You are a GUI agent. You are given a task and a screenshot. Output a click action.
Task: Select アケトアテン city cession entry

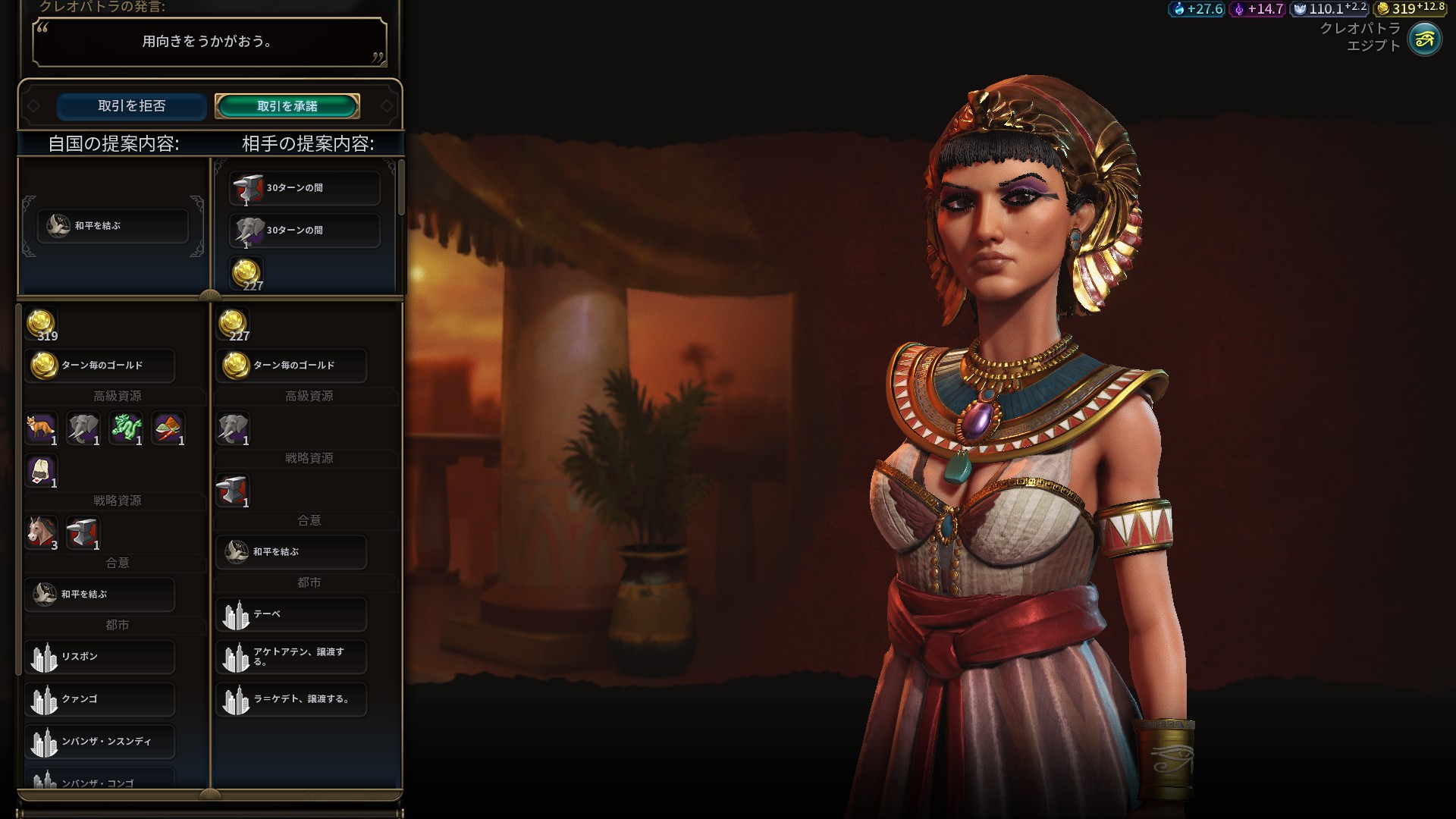[x=291, y=657]
